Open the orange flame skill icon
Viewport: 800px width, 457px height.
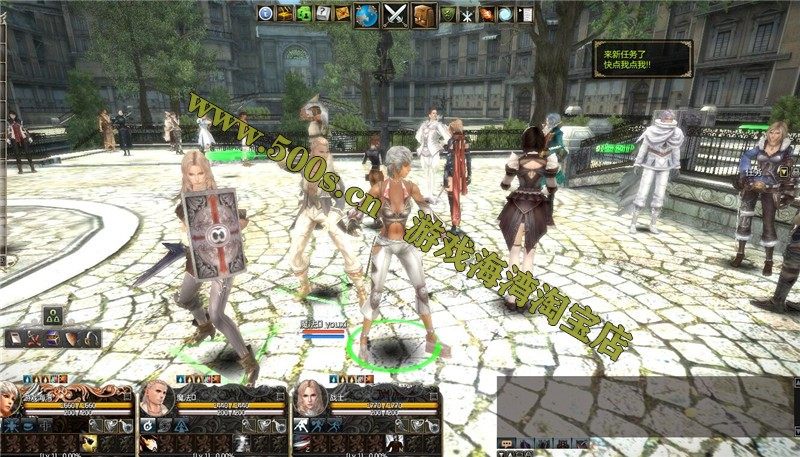click(x=487, y=13)
